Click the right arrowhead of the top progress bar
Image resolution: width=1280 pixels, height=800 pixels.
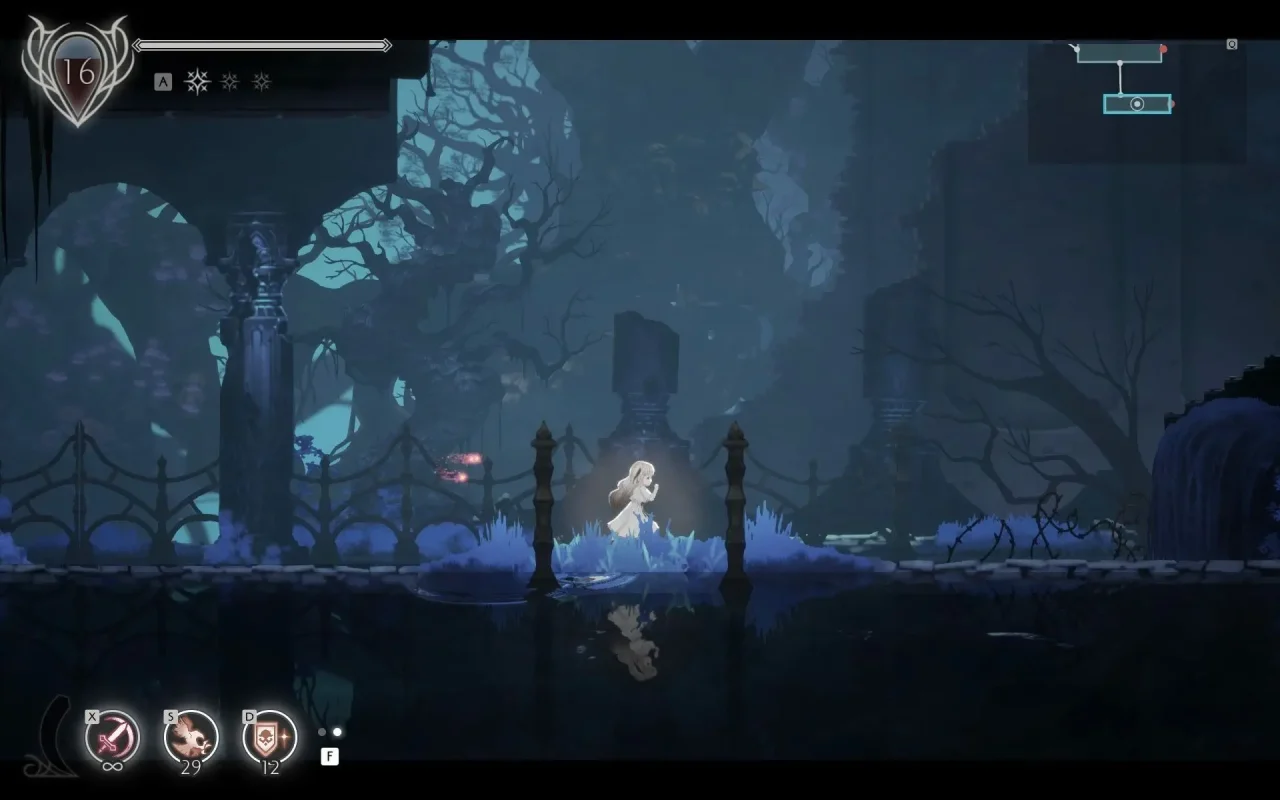pos(387,45)
